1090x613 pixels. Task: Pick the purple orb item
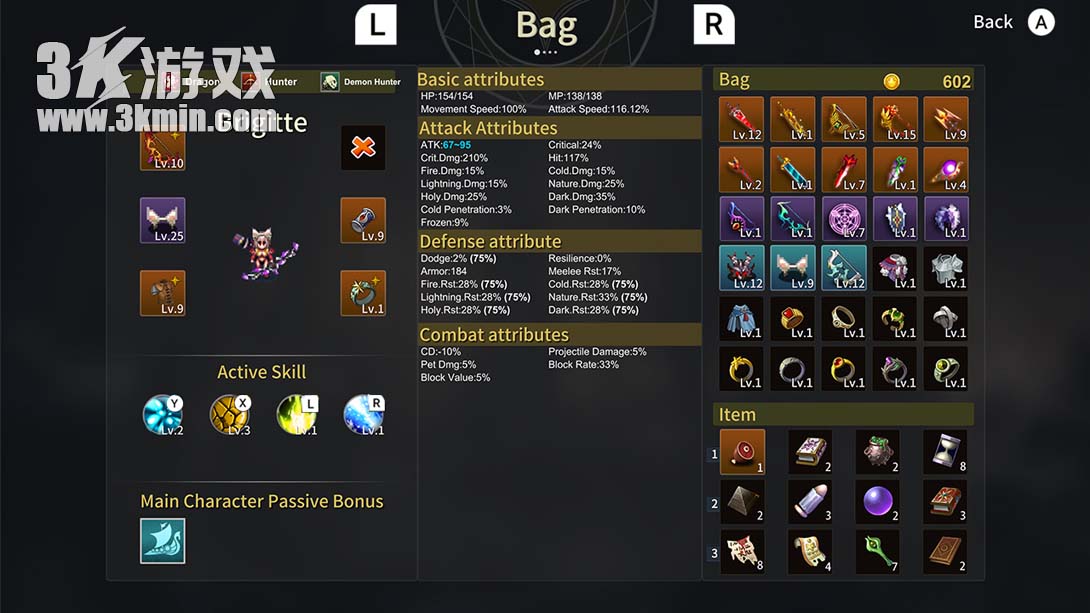click(877, 501)
